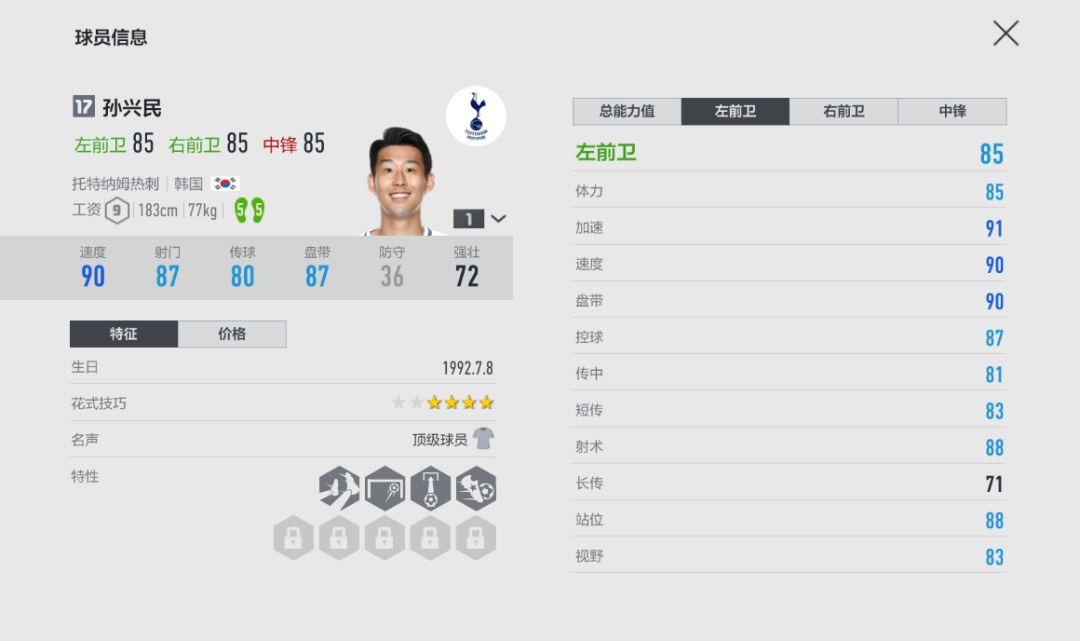1080x641 pixels.
Task: Choose the goal-net curved shot trait icon
Action: click(385, 489)
